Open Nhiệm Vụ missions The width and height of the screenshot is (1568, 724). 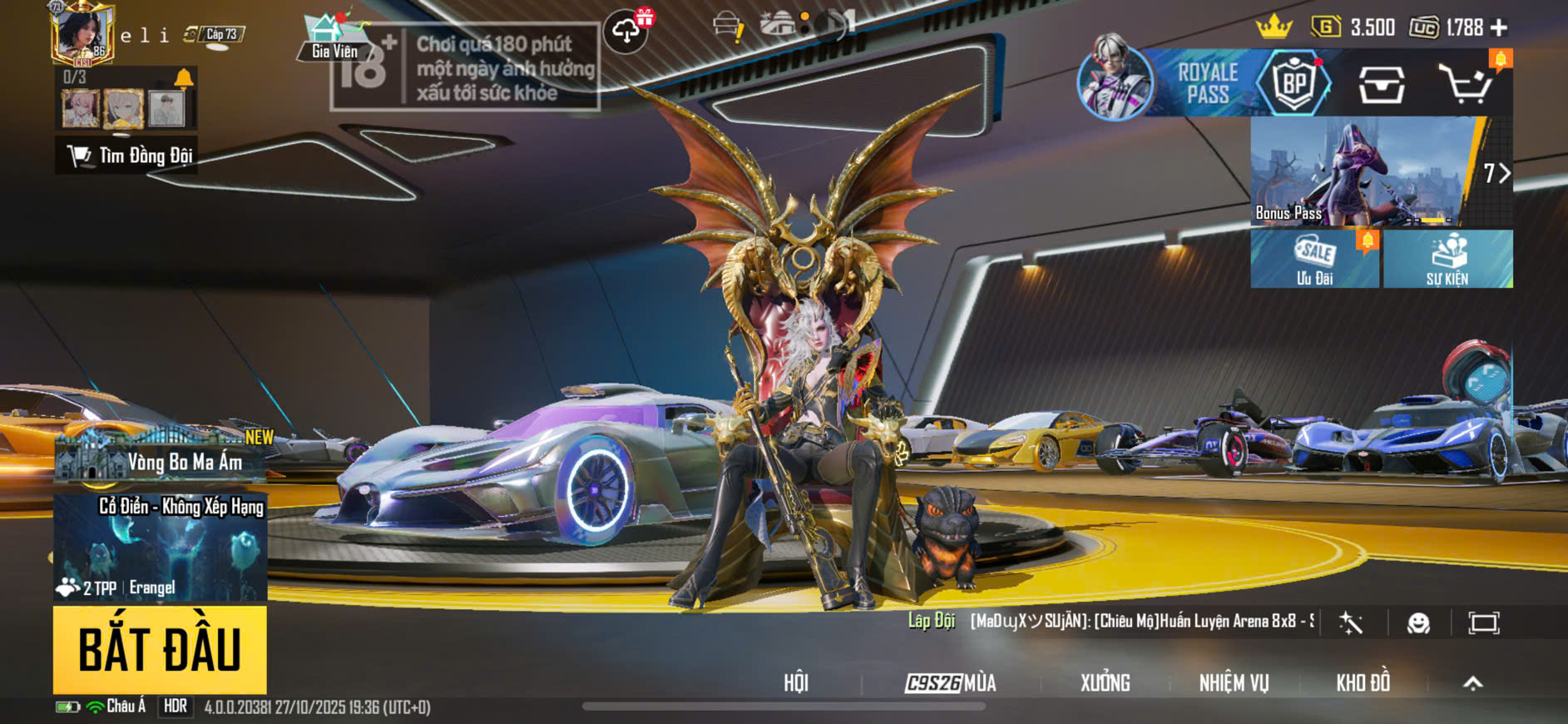[1234, 683]
